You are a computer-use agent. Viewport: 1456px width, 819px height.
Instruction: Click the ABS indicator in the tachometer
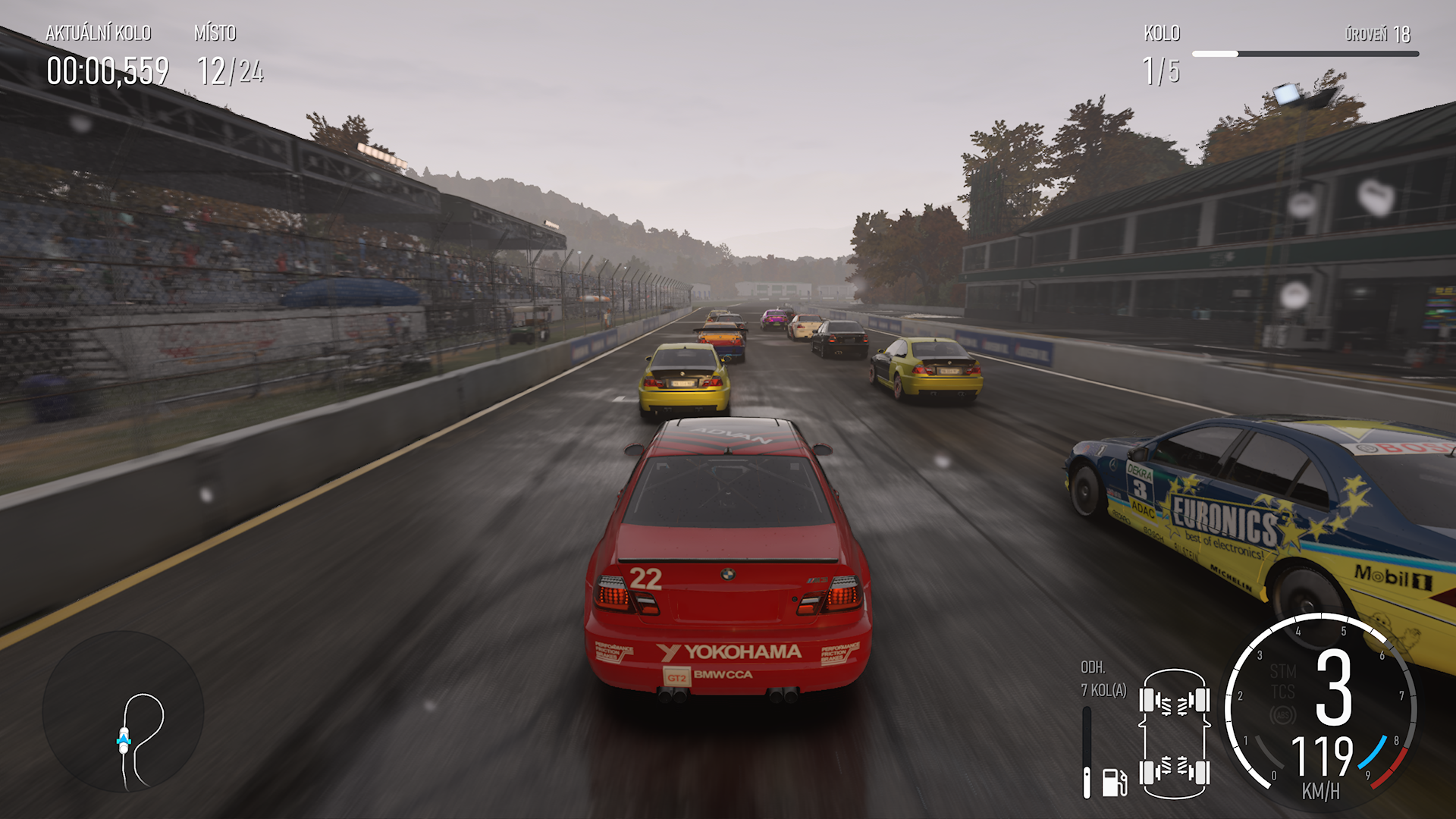[1282, 715]
